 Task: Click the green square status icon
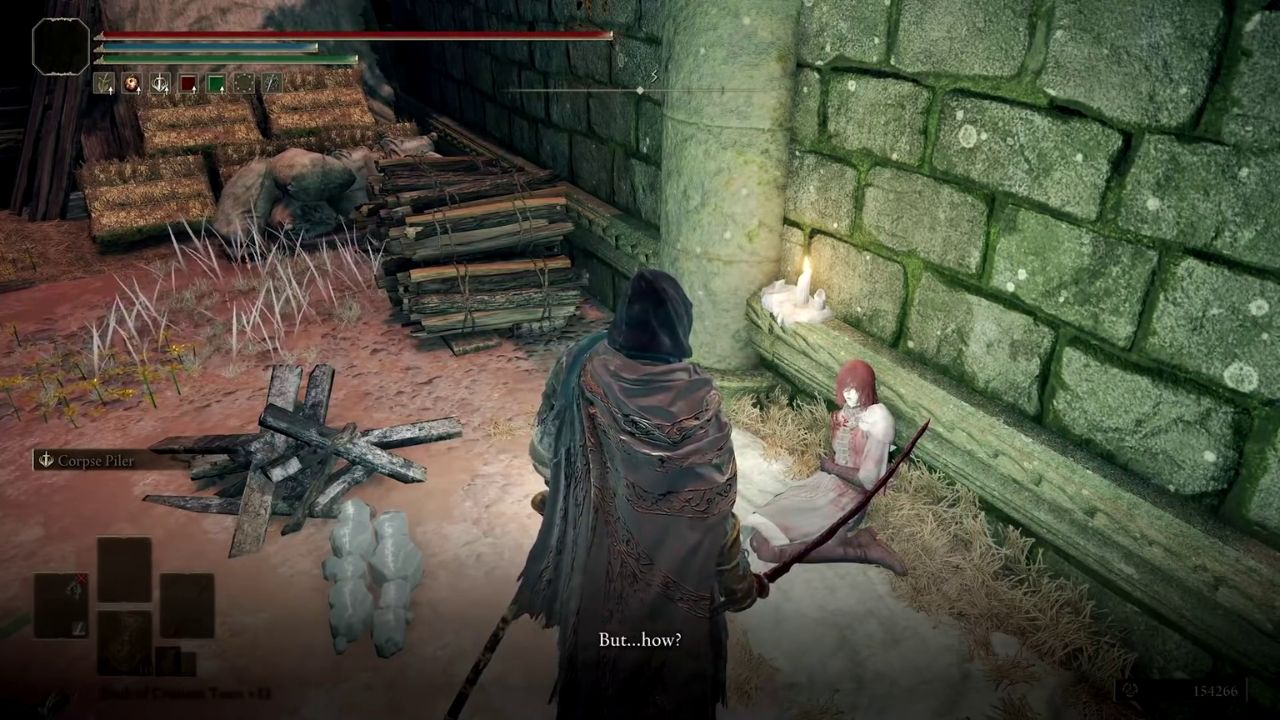[216, 83]
